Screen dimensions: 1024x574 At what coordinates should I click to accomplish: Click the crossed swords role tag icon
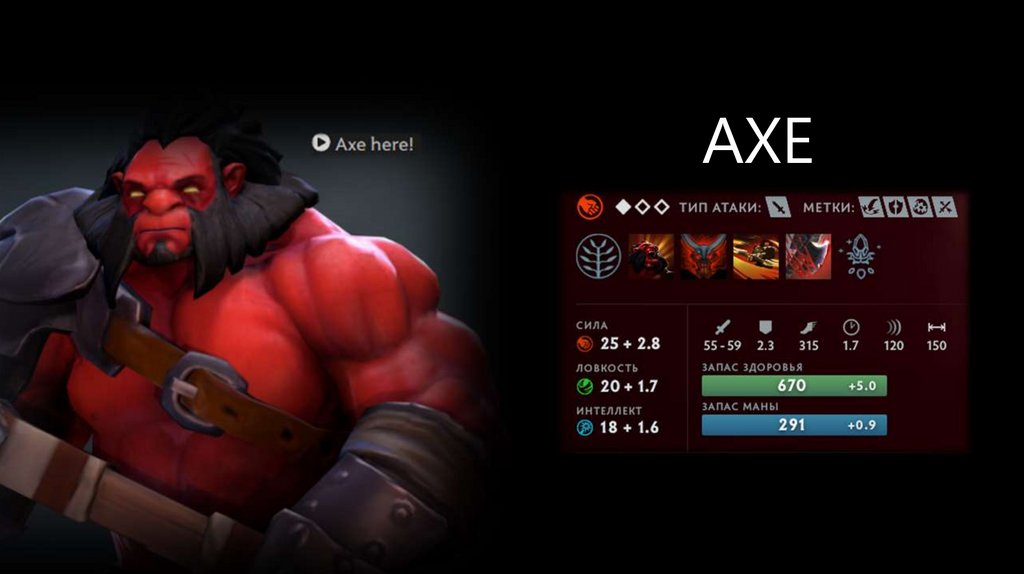click(945, 207)
